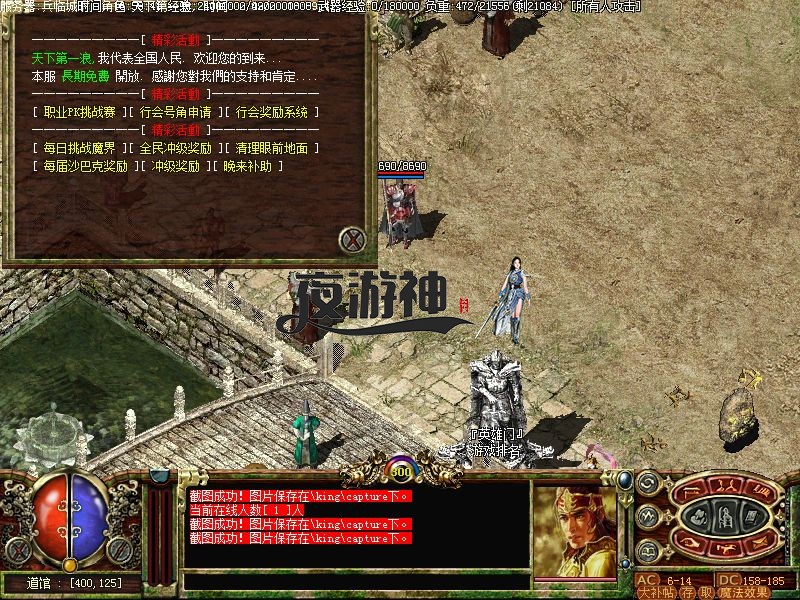The image size is (800, 600).
Task: Open the 每届沙巴克奖励 option
Action: click(85, 166)
